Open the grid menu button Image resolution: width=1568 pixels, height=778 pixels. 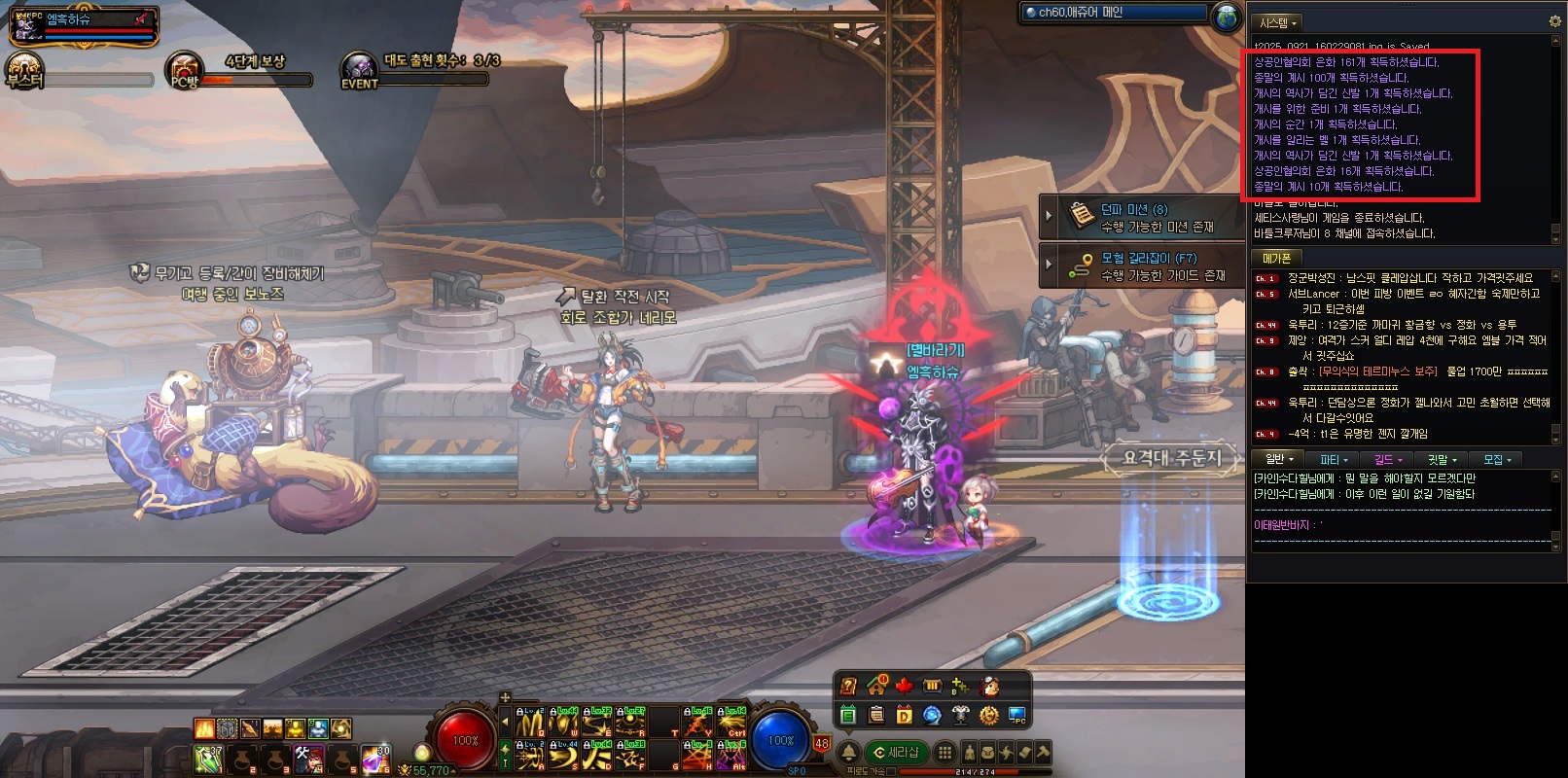pyautogui.click(x=944, y=752)
